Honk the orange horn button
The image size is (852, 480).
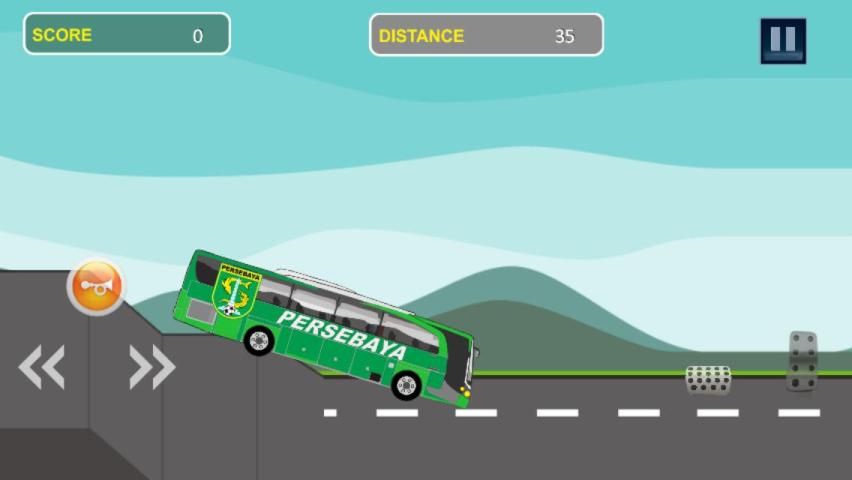point(96,287)
